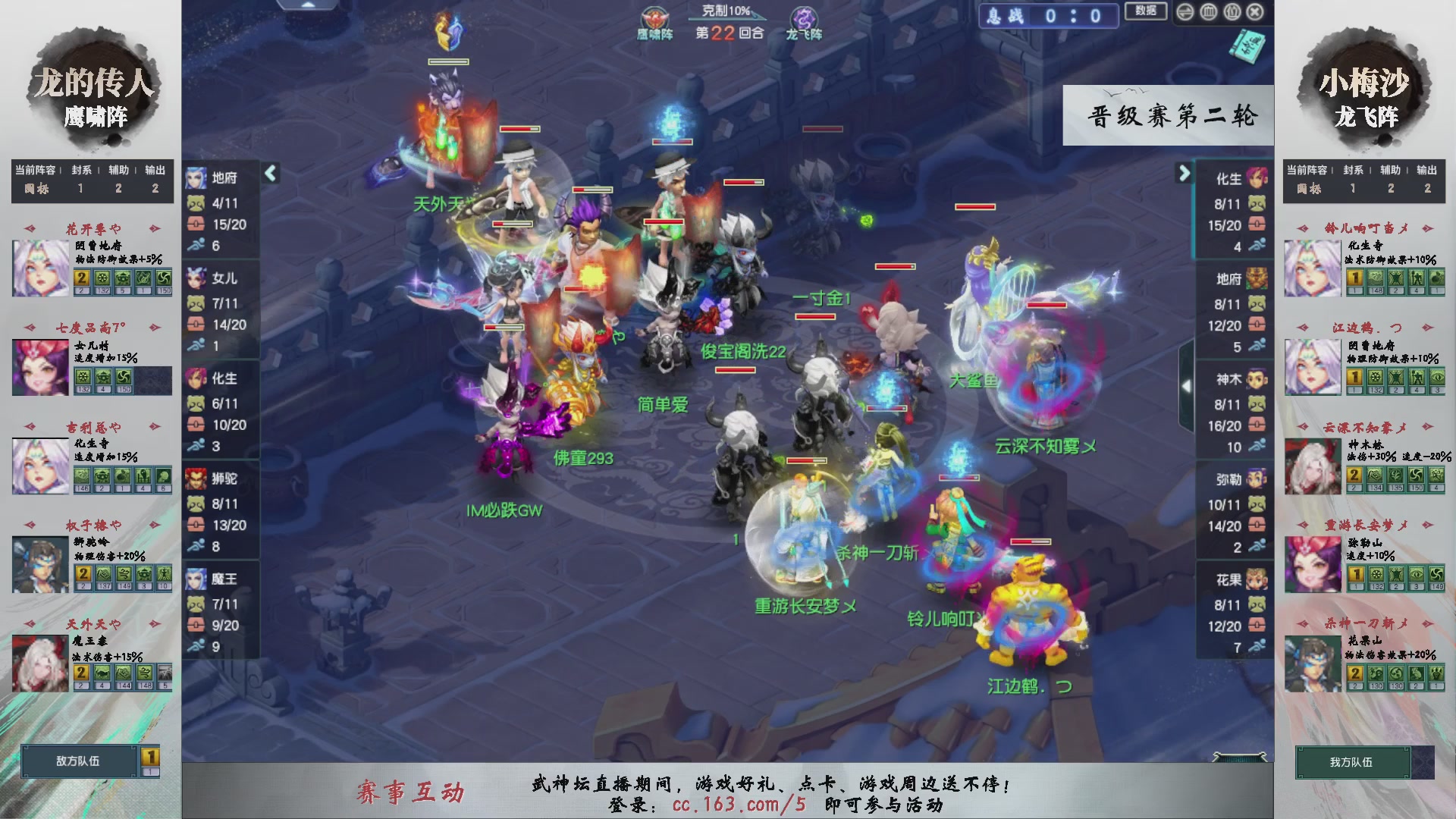
Task: Expand the right team panel with its chevron
Action: click(1185, 173)
